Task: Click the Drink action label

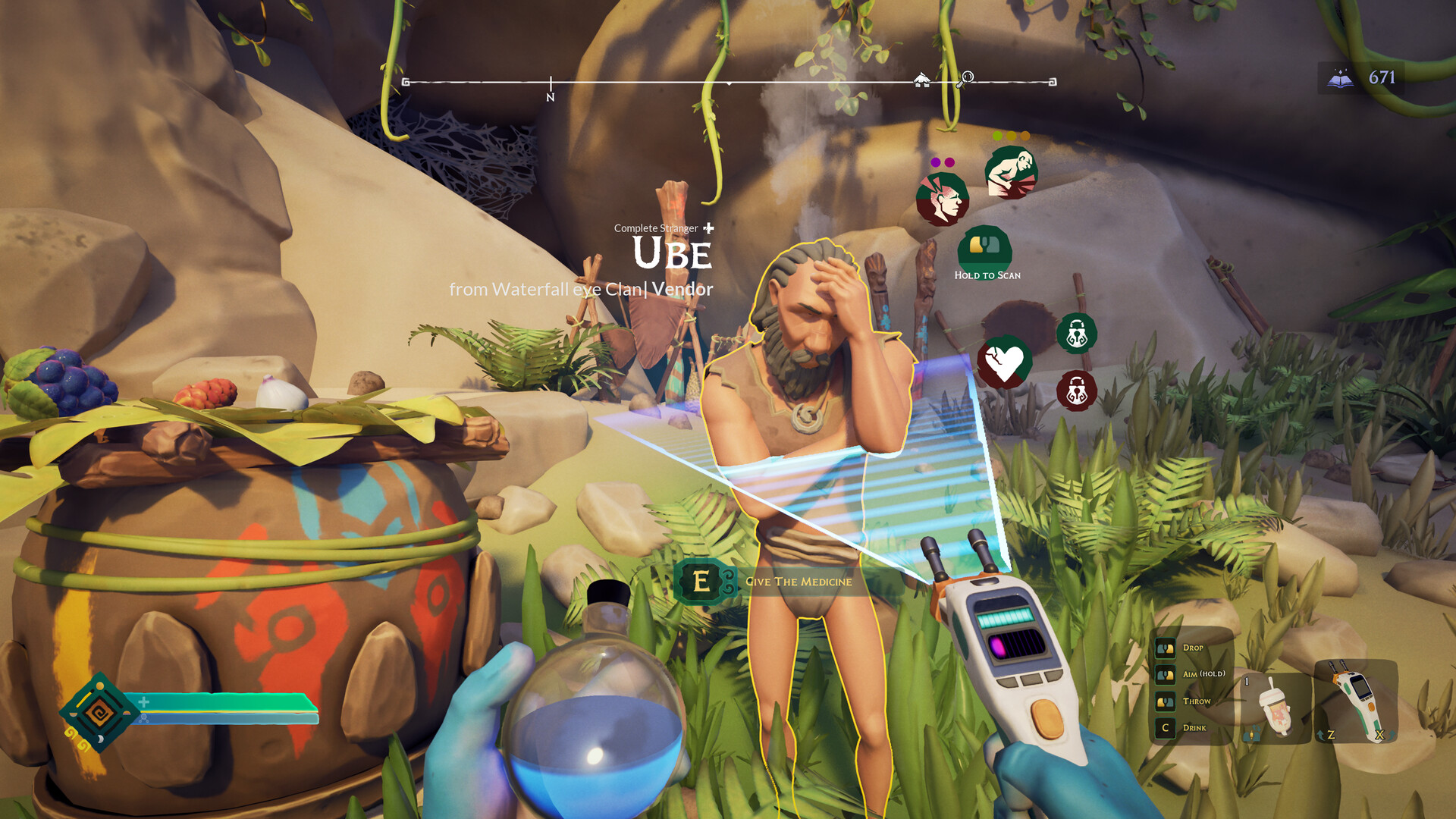Action: (1194, 726)
